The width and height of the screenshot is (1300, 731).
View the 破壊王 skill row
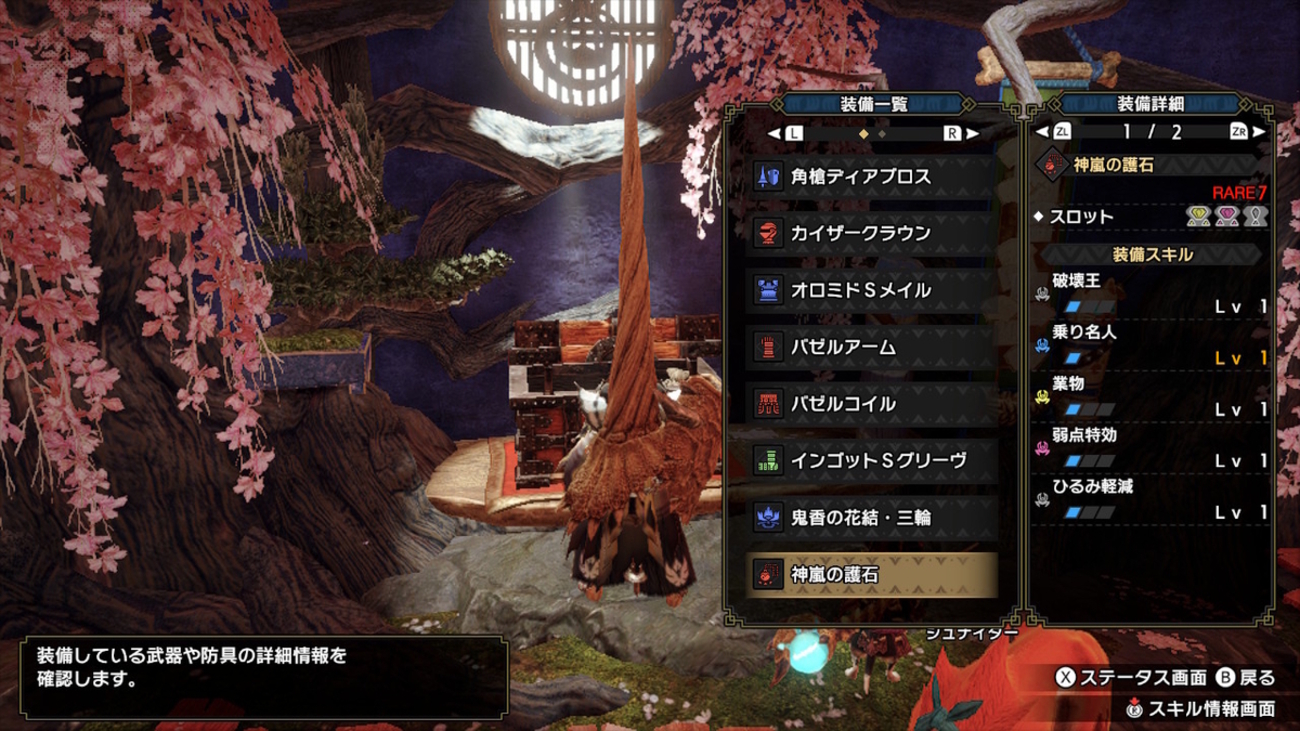coord(1152,295)
